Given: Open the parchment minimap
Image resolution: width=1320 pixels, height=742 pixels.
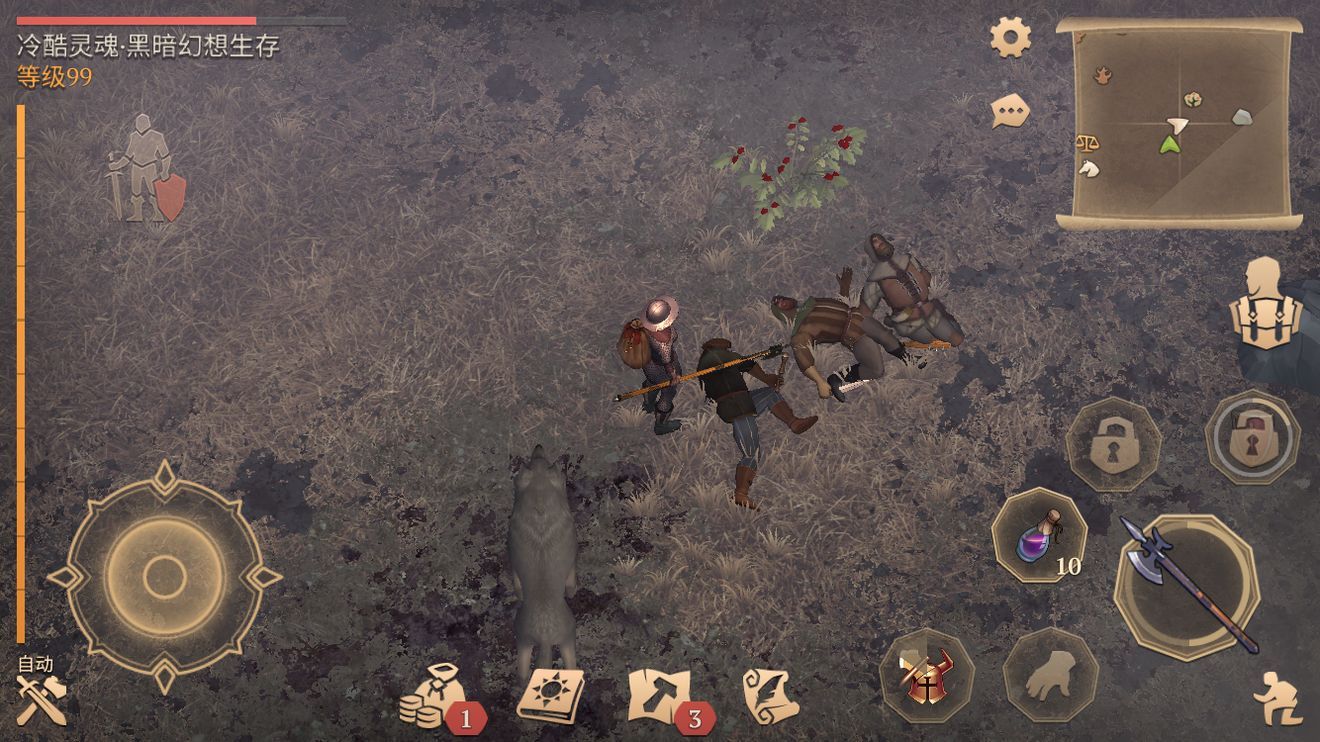Looking at the screenshot, I should [x=1179, y=122].
